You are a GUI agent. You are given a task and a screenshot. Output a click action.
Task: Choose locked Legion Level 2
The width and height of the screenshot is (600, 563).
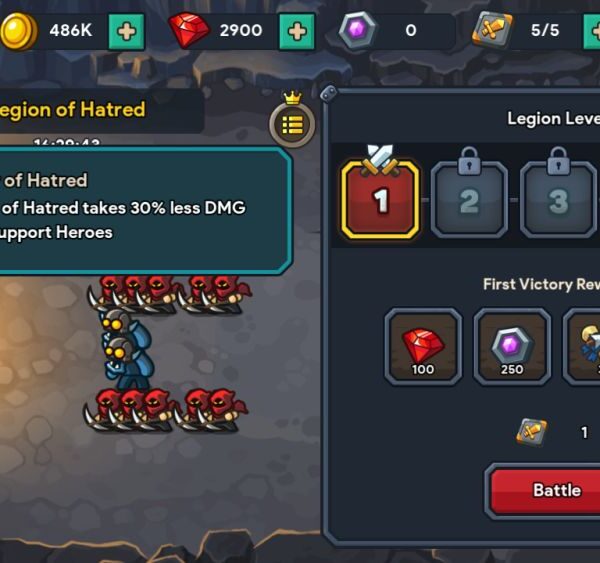click(x=469, y=199)
